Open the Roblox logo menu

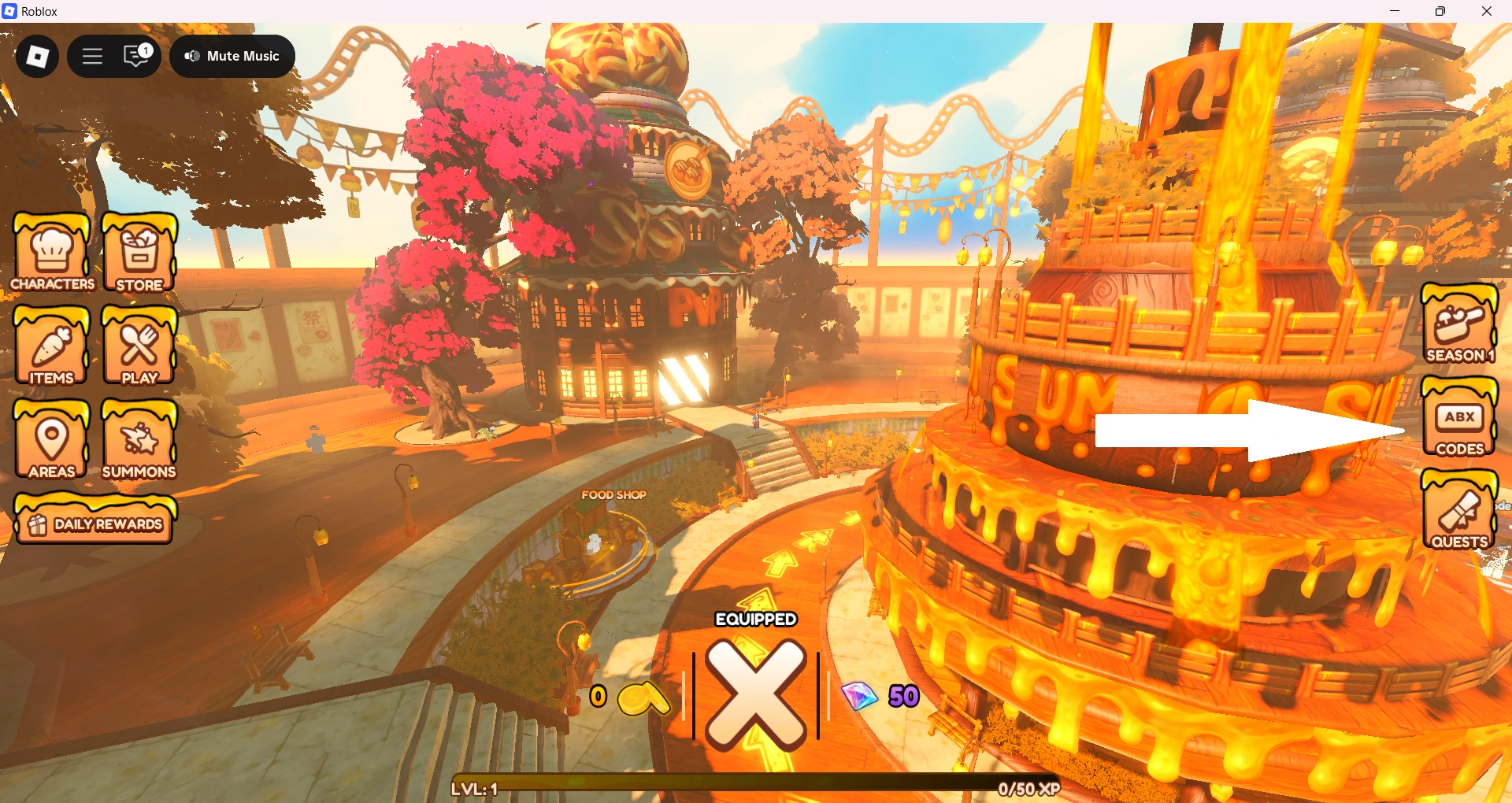coord(37,56)
